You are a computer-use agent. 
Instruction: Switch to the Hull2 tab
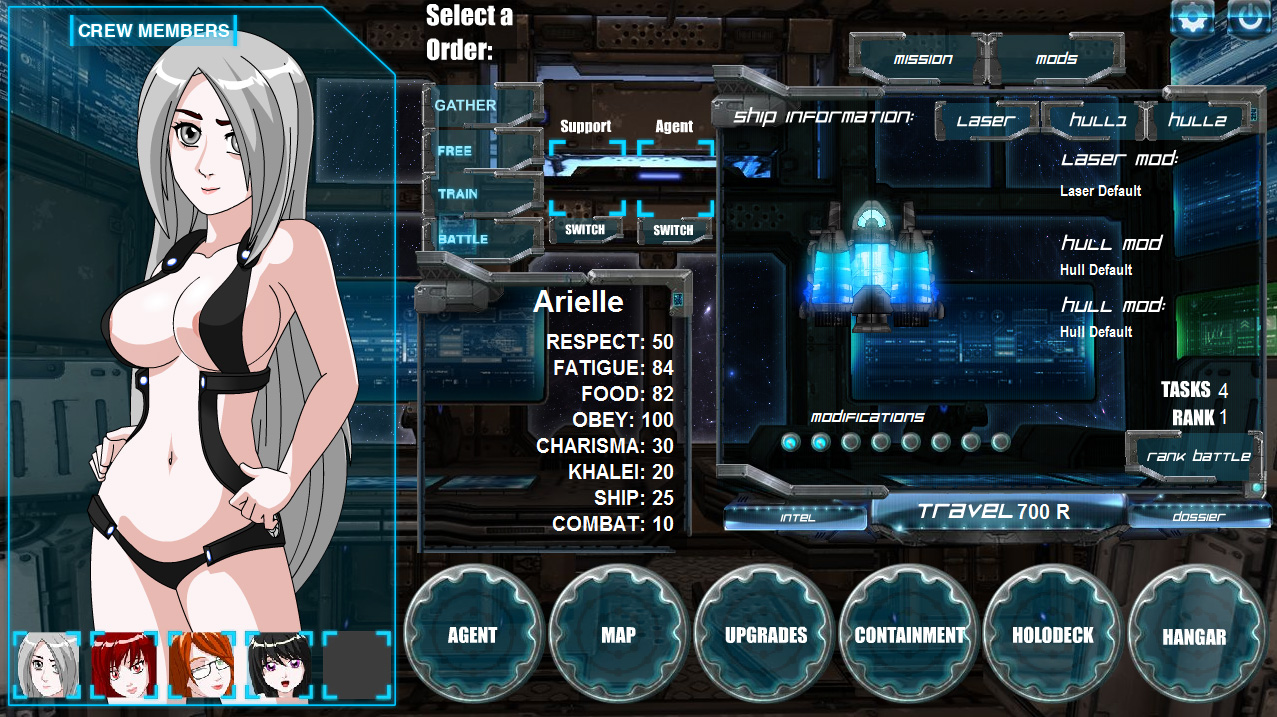pyautogui.click(x=1197, y=121)
